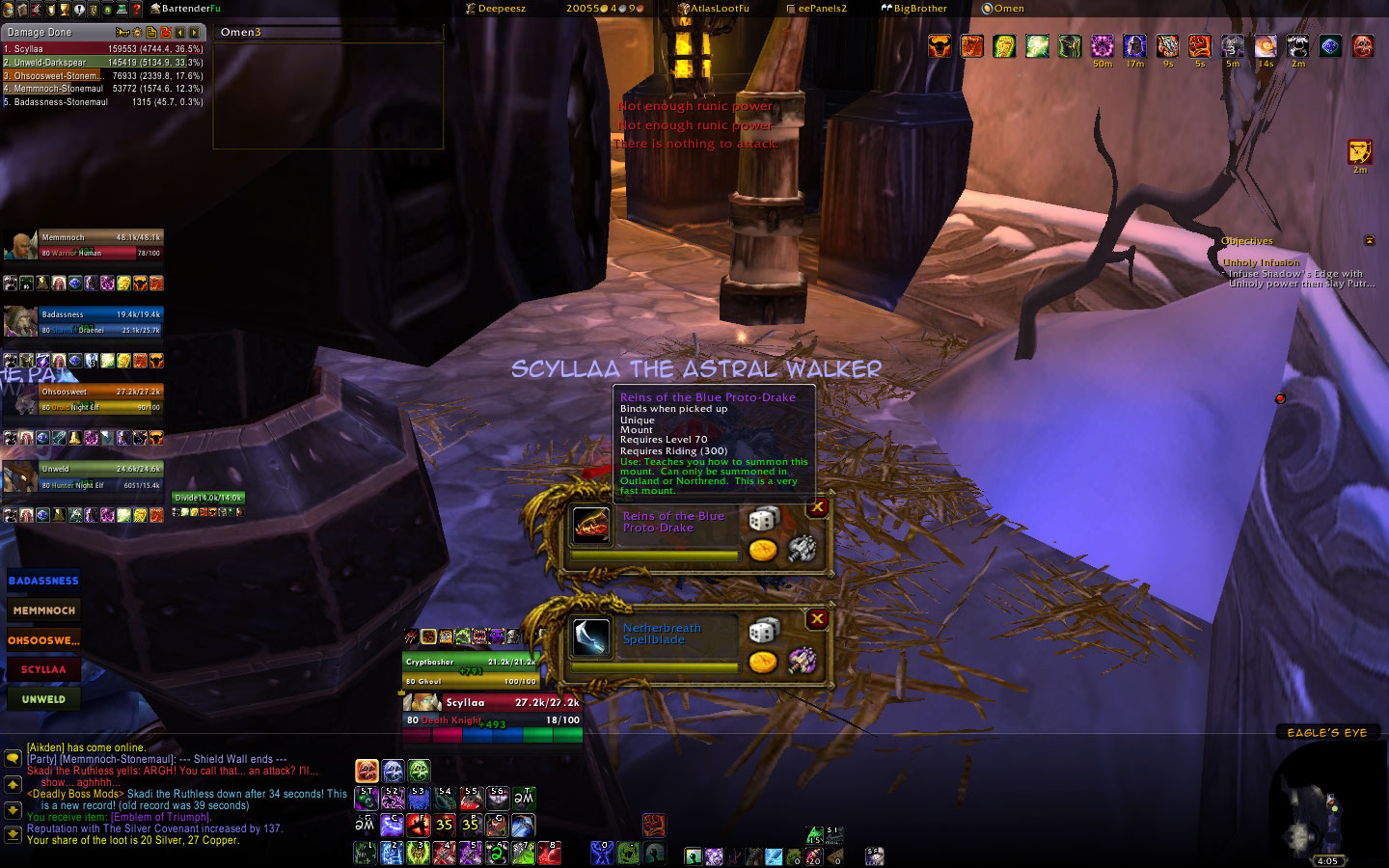This screenshot has width=1389, height=868.
Task: Target Badassness via the blue name button
Action: tap(43, 581)
